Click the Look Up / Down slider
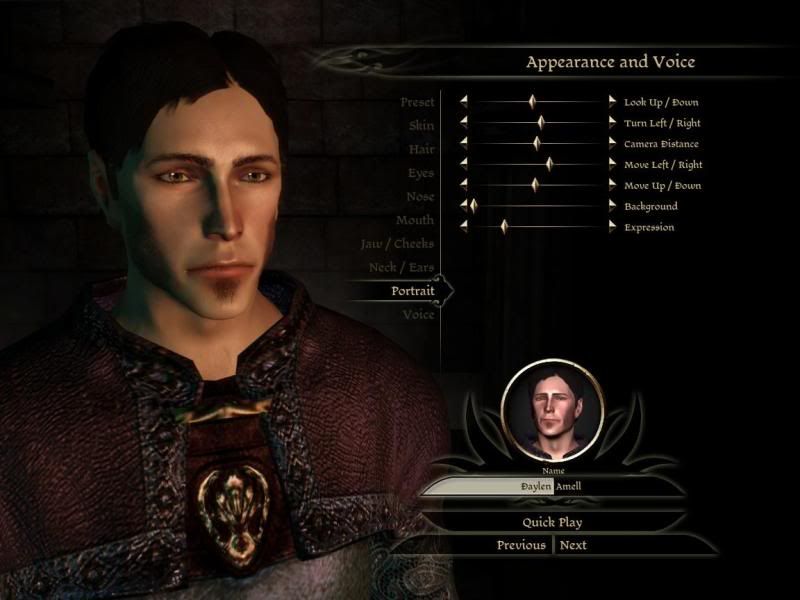Screen dimensions: 800x600 533,101
